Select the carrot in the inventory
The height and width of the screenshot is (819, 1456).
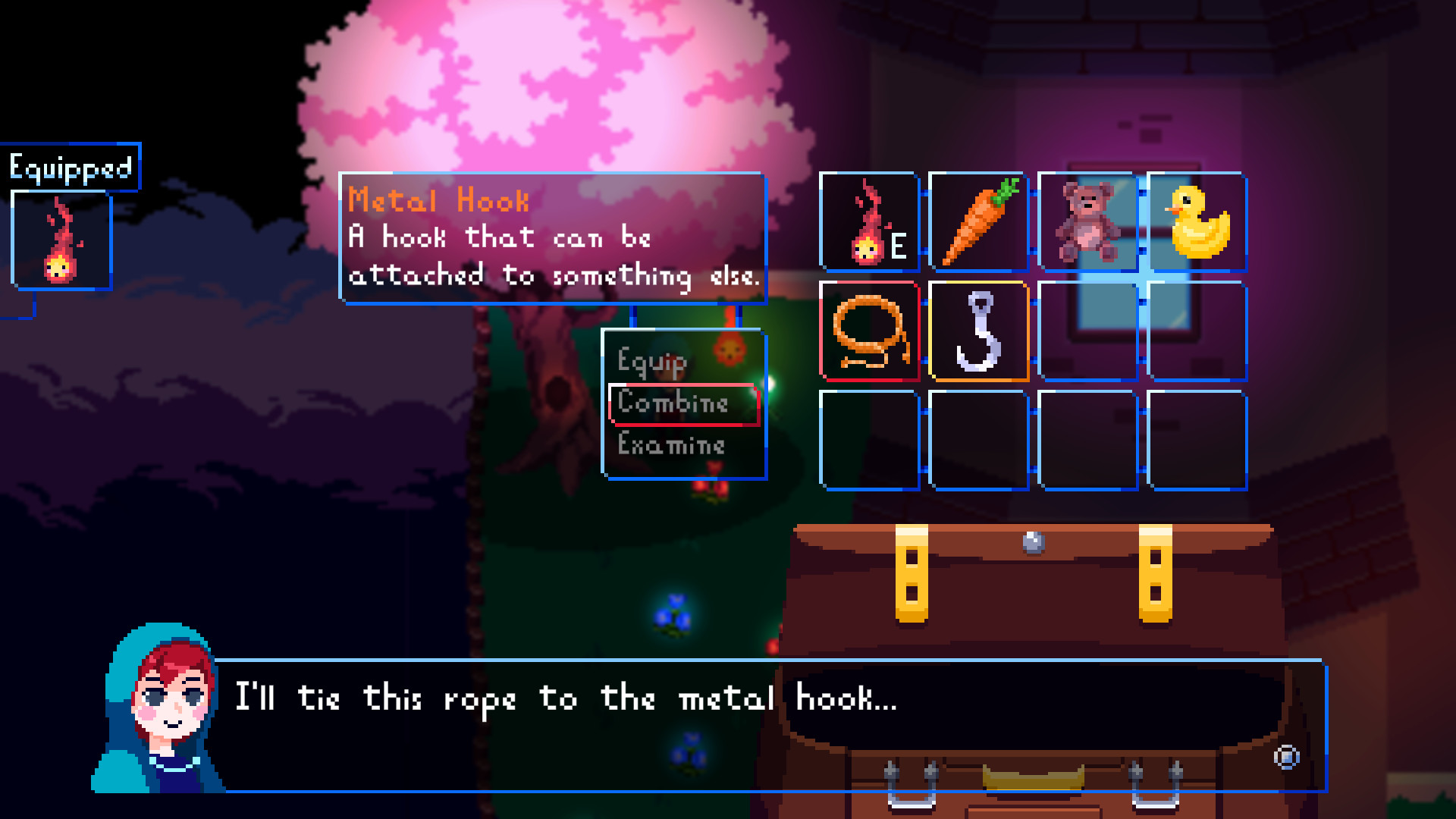coord(978,222)
